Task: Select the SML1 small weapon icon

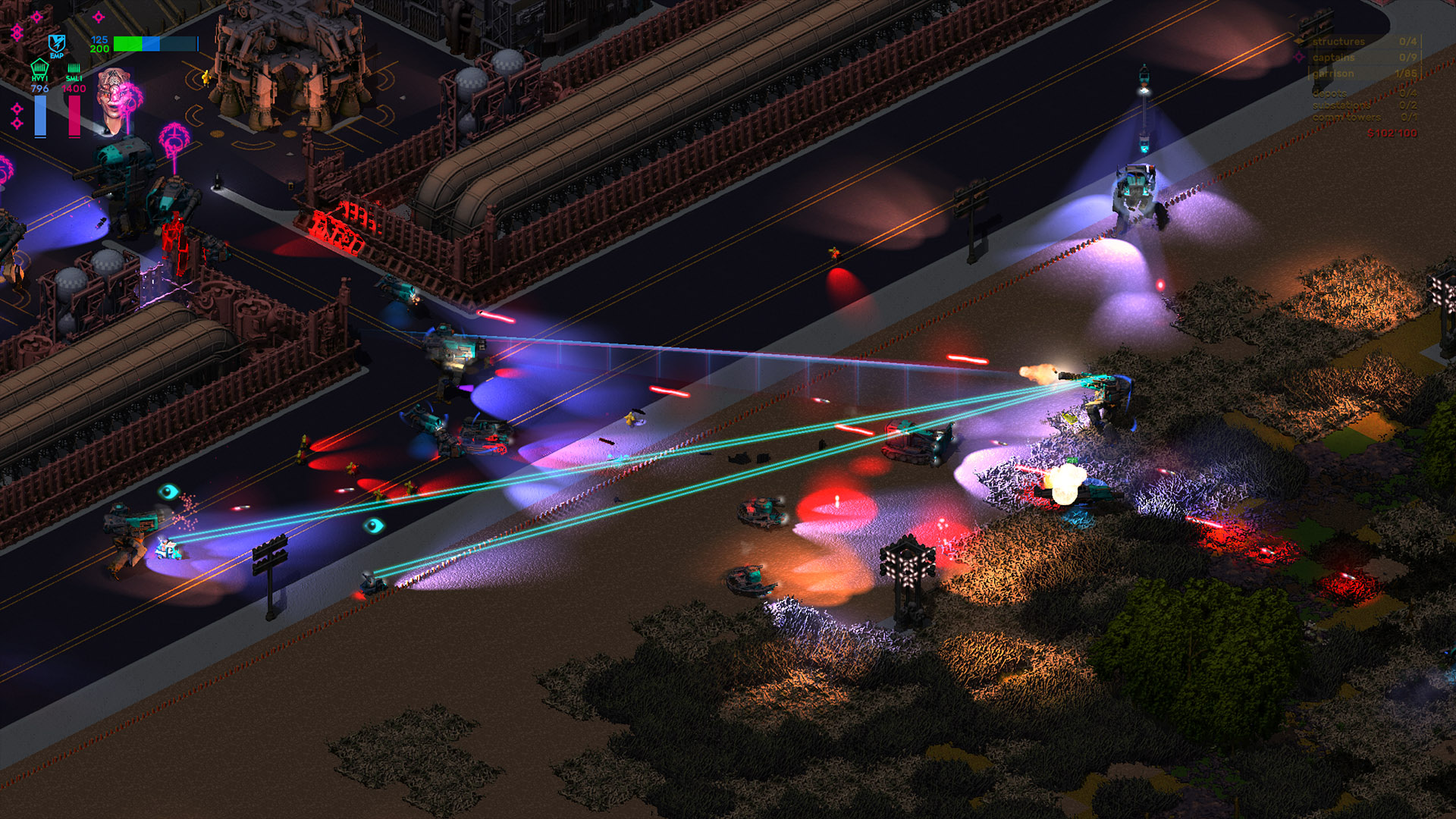Action: [x=74, y=69]
